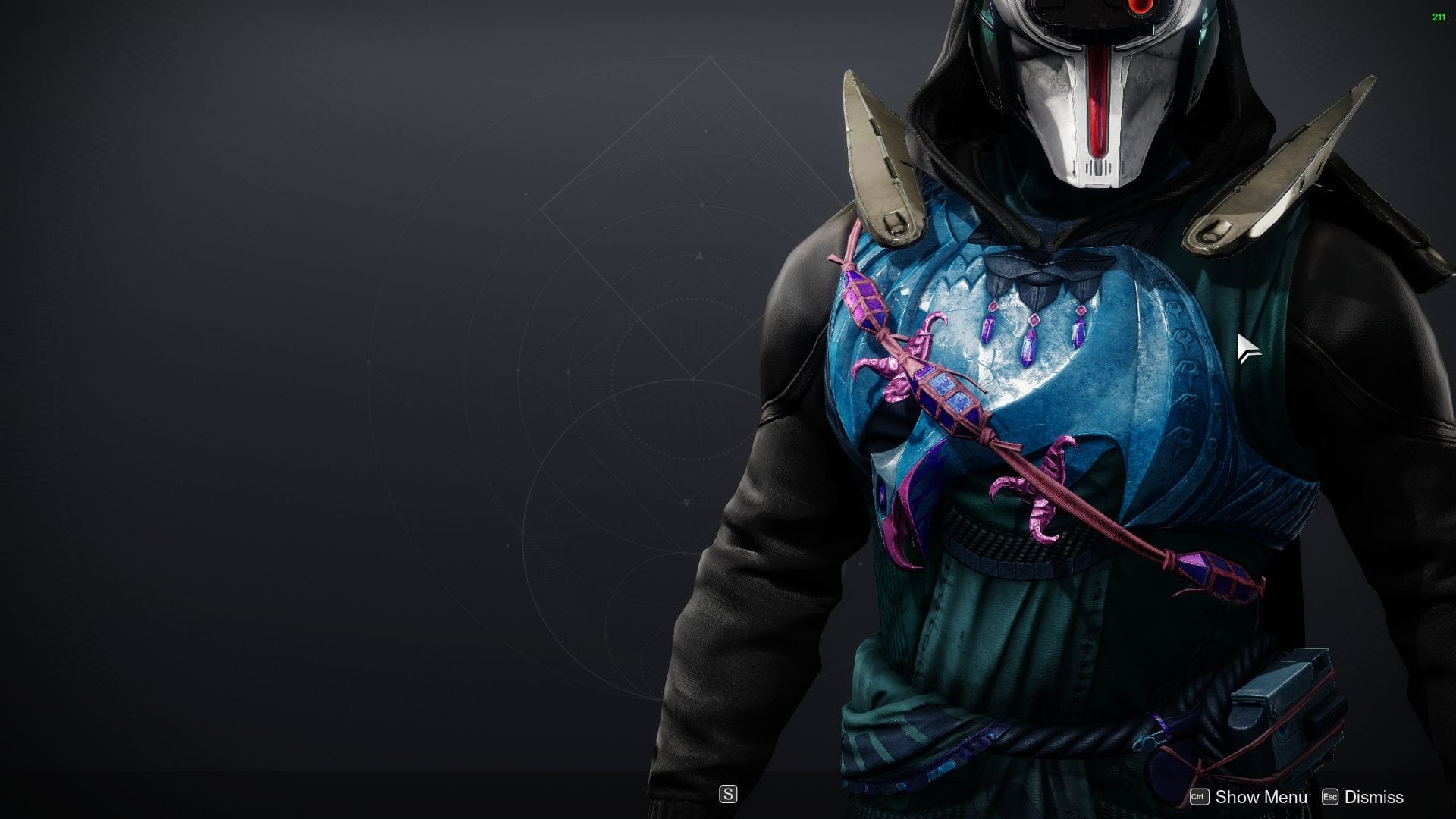Click the S key hint at bottom center
Screen dimensions: 1456x819
coord(728,795)
